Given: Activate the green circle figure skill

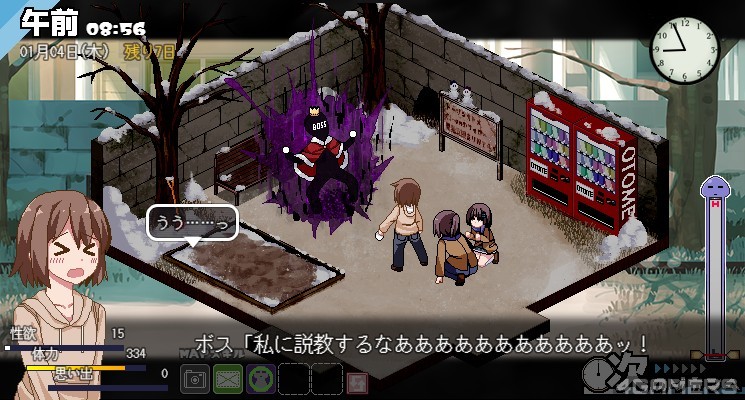Looking at the screenshot, I should click(x=261, y=379).
